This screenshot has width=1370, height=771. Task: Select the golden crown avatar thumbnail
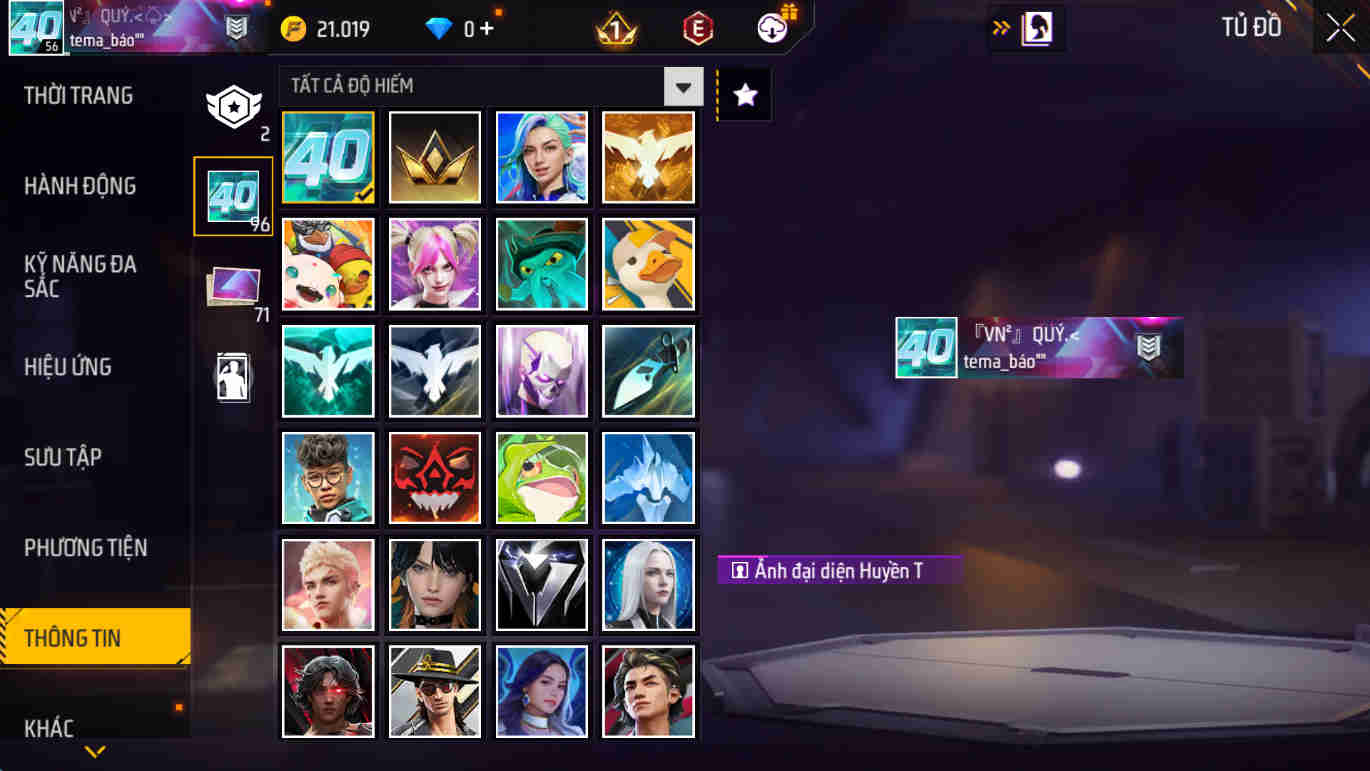tap(435, 157)
